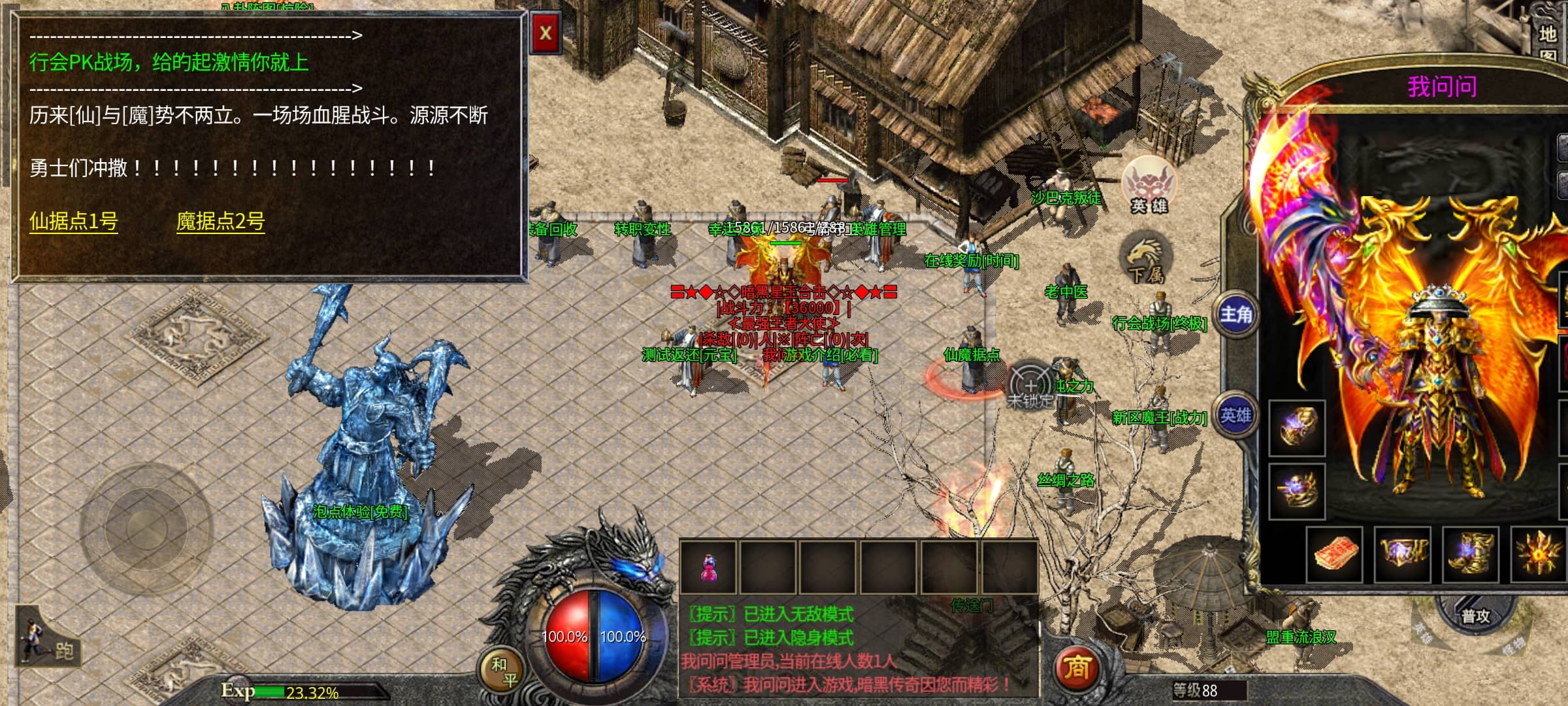
Task: Choose the 魔据点2号 dialogue option
Action: click(x=220, y=222)
